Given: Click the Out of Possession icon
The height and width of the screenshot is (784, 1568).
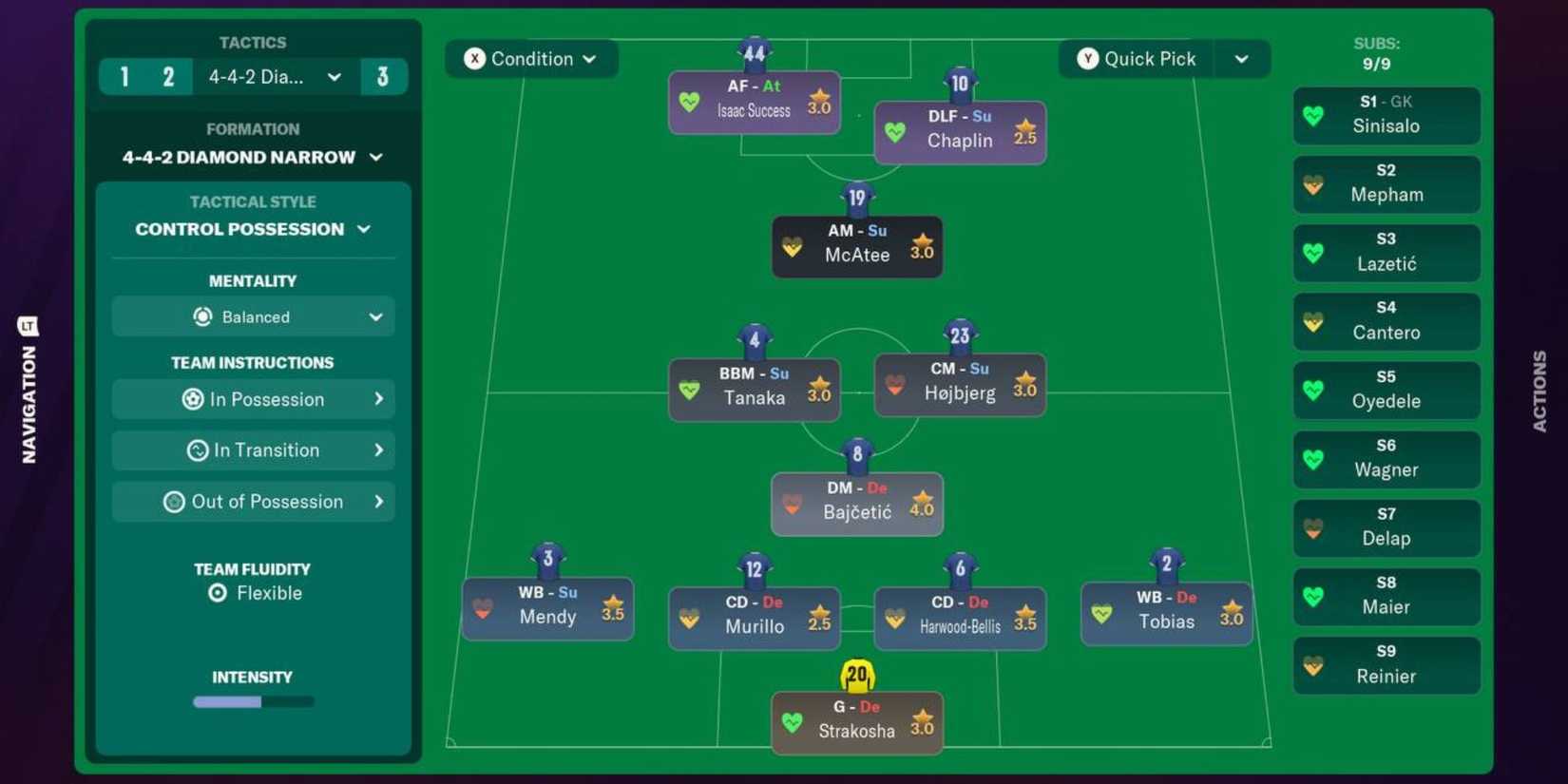Looking at the screenshot, I should click(174, 501).
